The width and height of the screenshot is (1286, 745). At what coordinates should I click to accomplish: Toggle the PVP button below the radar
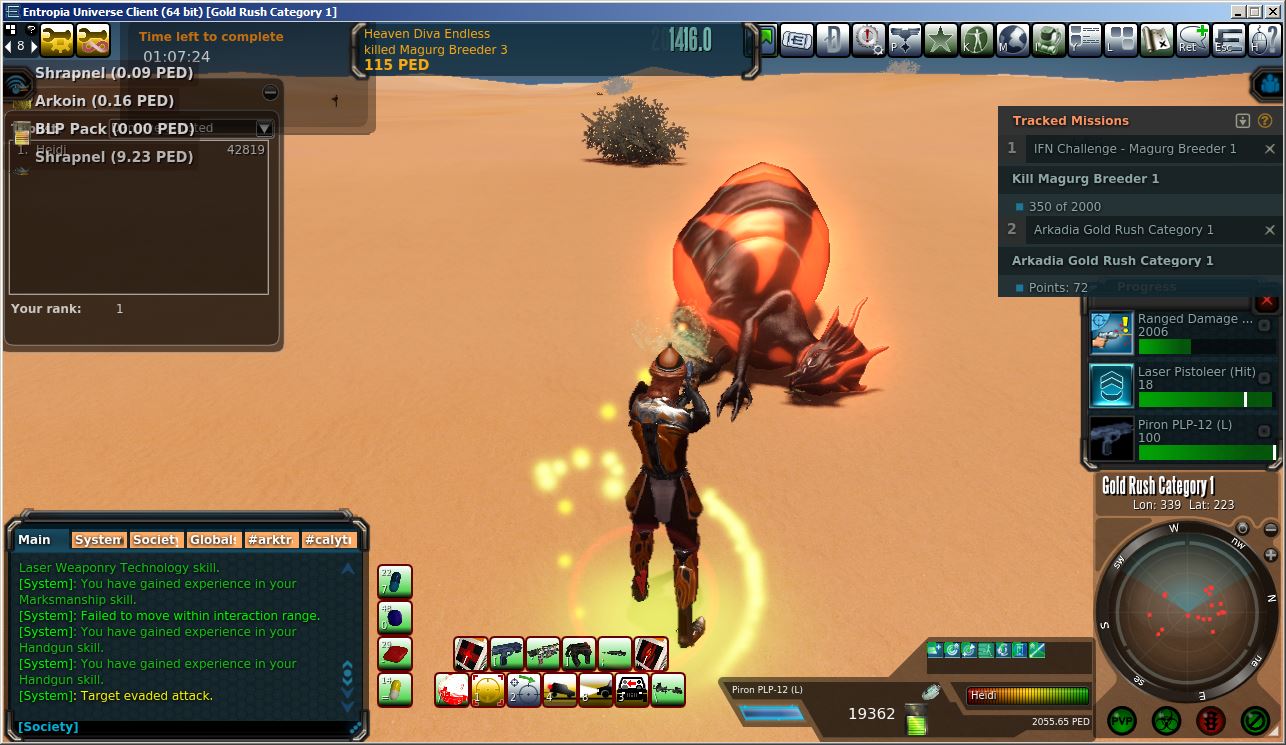pos(1122,720)
